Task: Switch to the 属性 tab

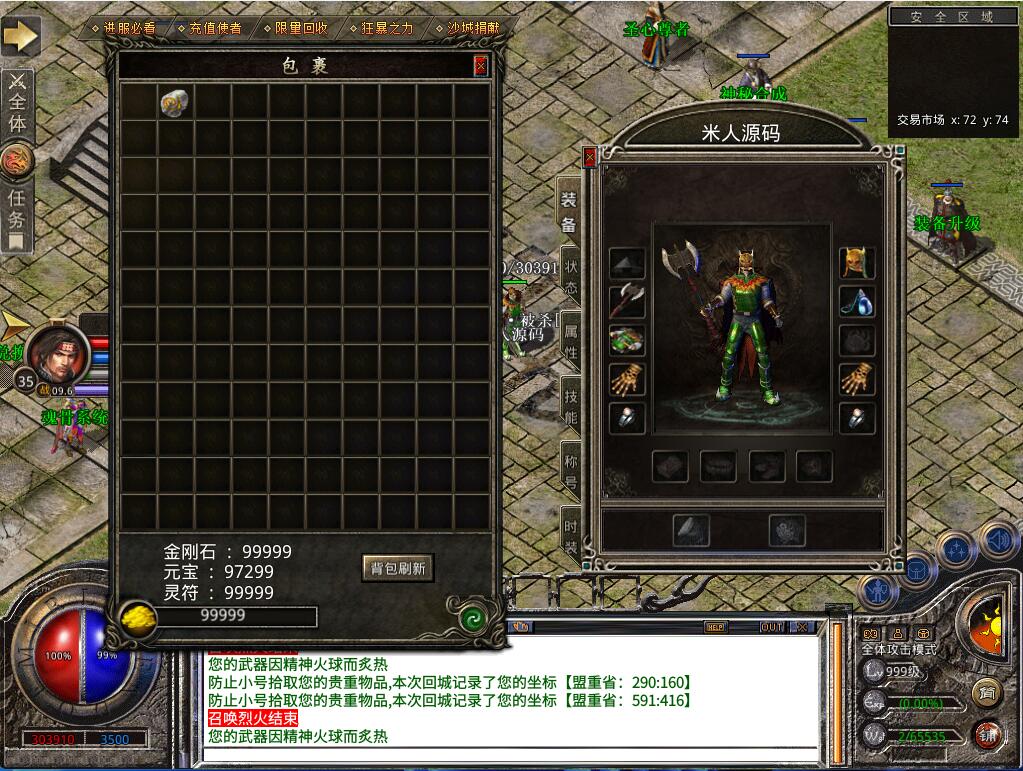Action: coord(571,340)
